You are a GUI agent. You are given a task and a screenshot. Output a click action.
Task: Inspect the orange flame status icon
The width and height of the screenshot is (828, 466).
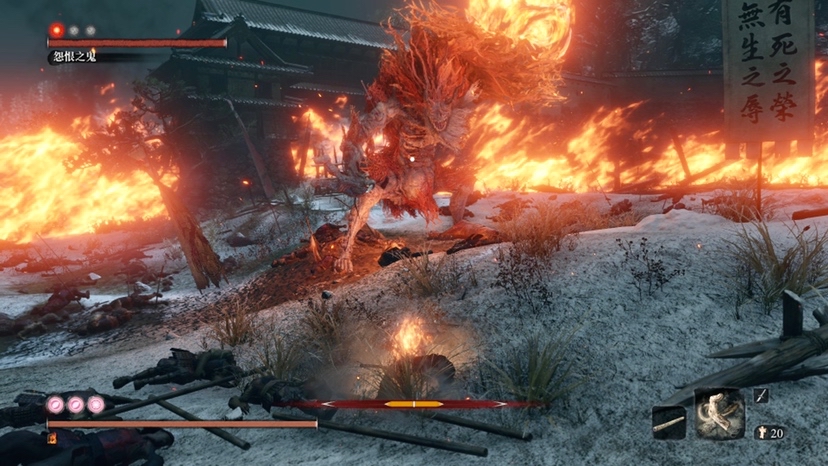tap(51, 438)
